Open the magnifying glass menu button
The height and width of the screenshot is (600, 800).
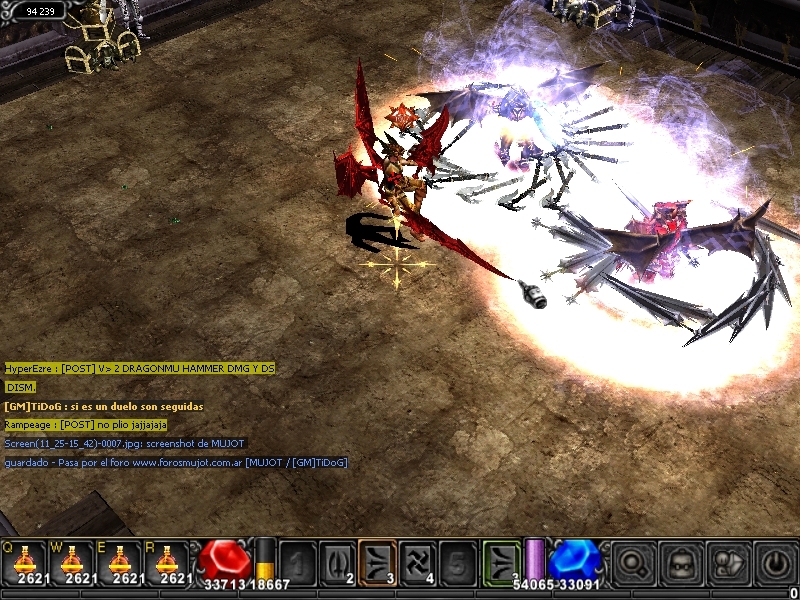632,563
